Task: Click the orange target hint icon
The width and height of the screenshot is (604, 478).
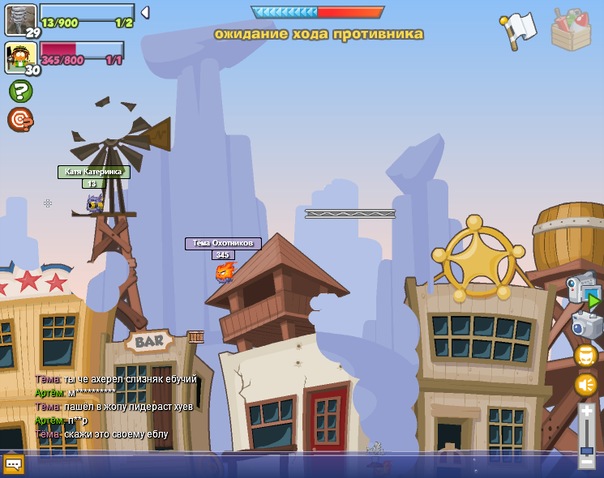Action: click(x=20, y=120)
